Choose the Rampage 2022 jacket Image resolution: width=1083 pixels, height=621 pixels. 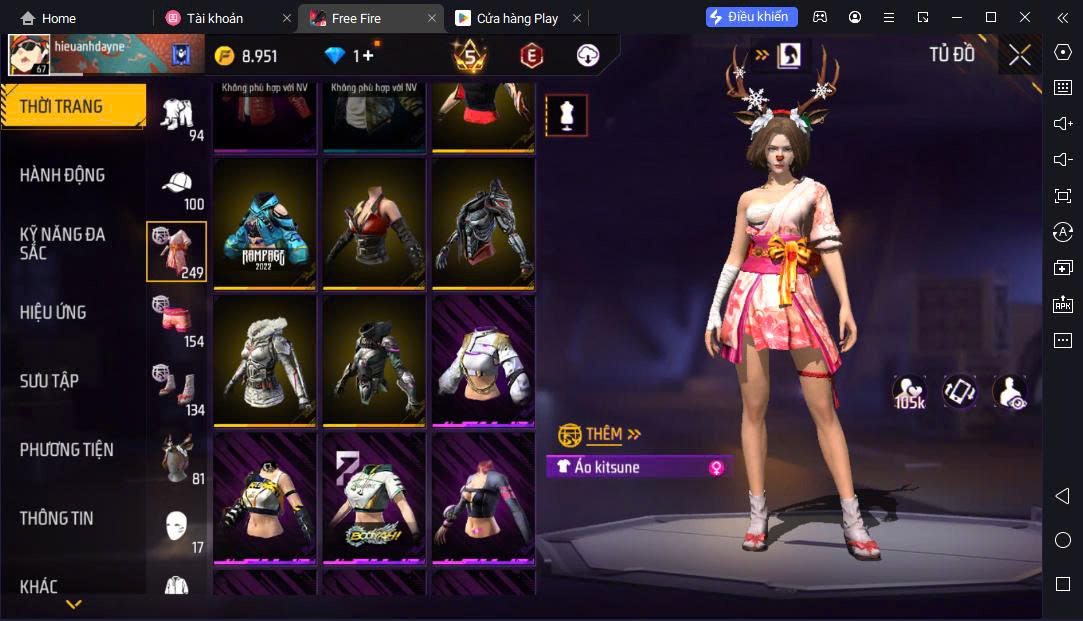click(x=265, y=224)
